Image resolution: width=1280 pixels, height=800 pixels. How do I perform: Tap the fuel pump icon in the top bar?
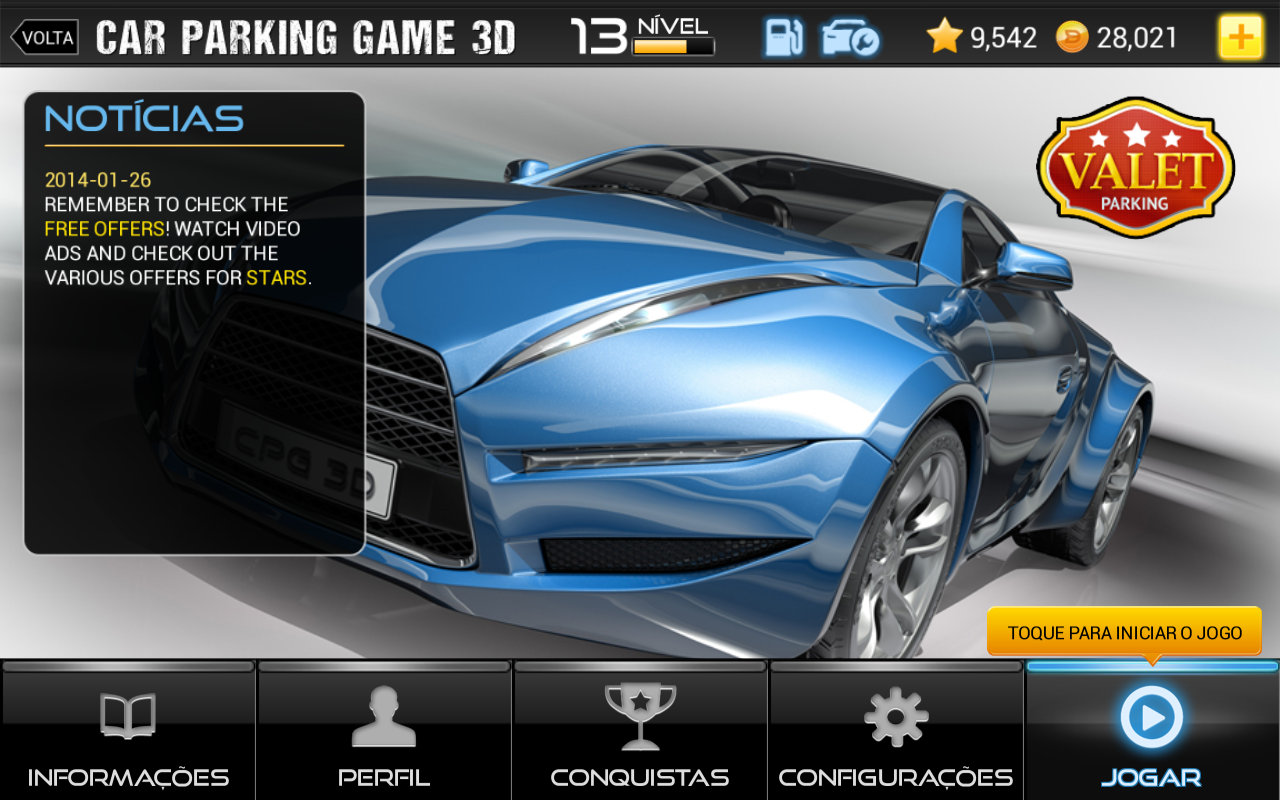pyautogui.click(x=783, y=36)
